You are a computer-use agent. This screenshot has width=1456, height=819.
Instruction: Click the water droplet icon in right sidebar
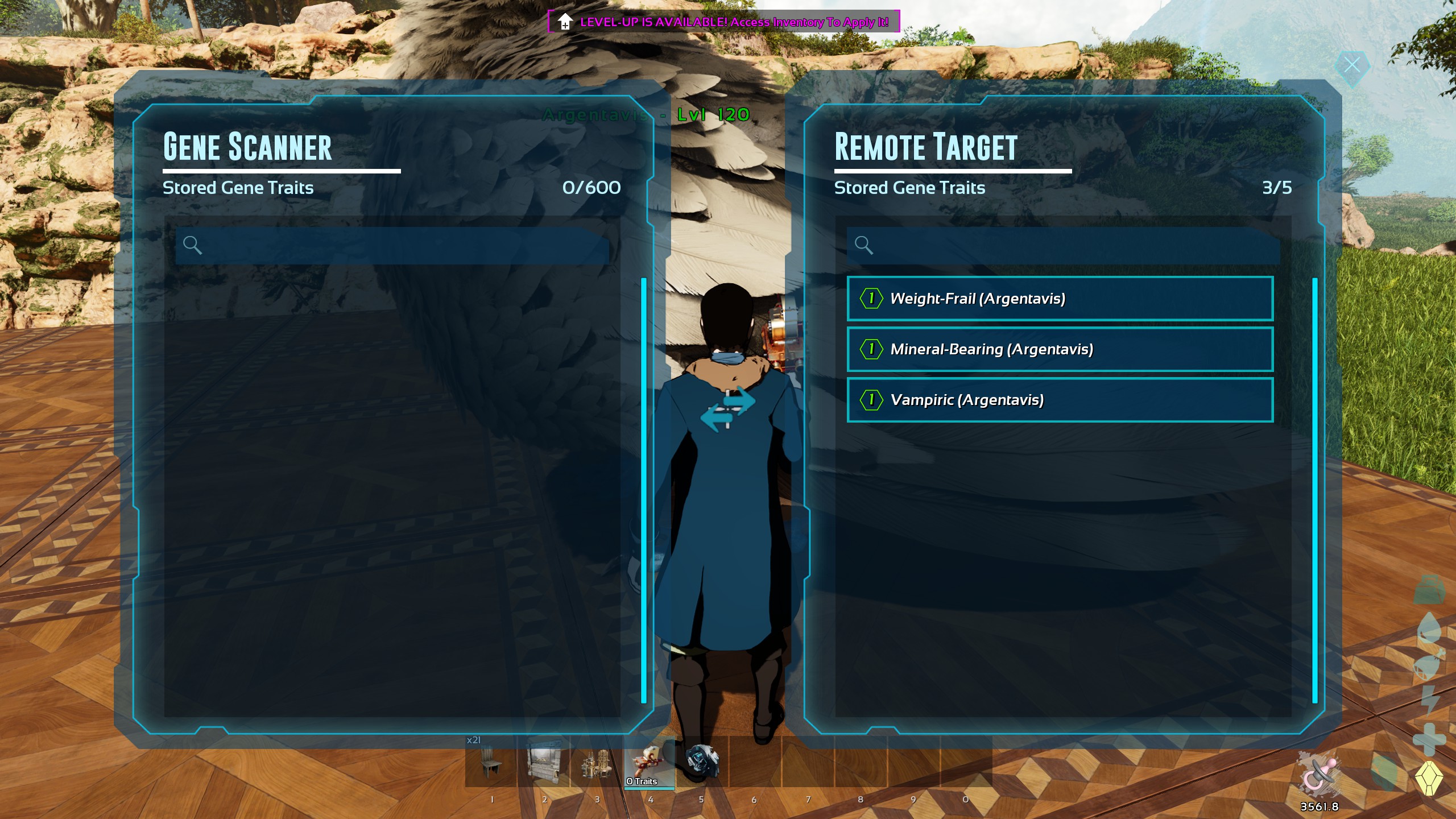tap(1429, 627)
